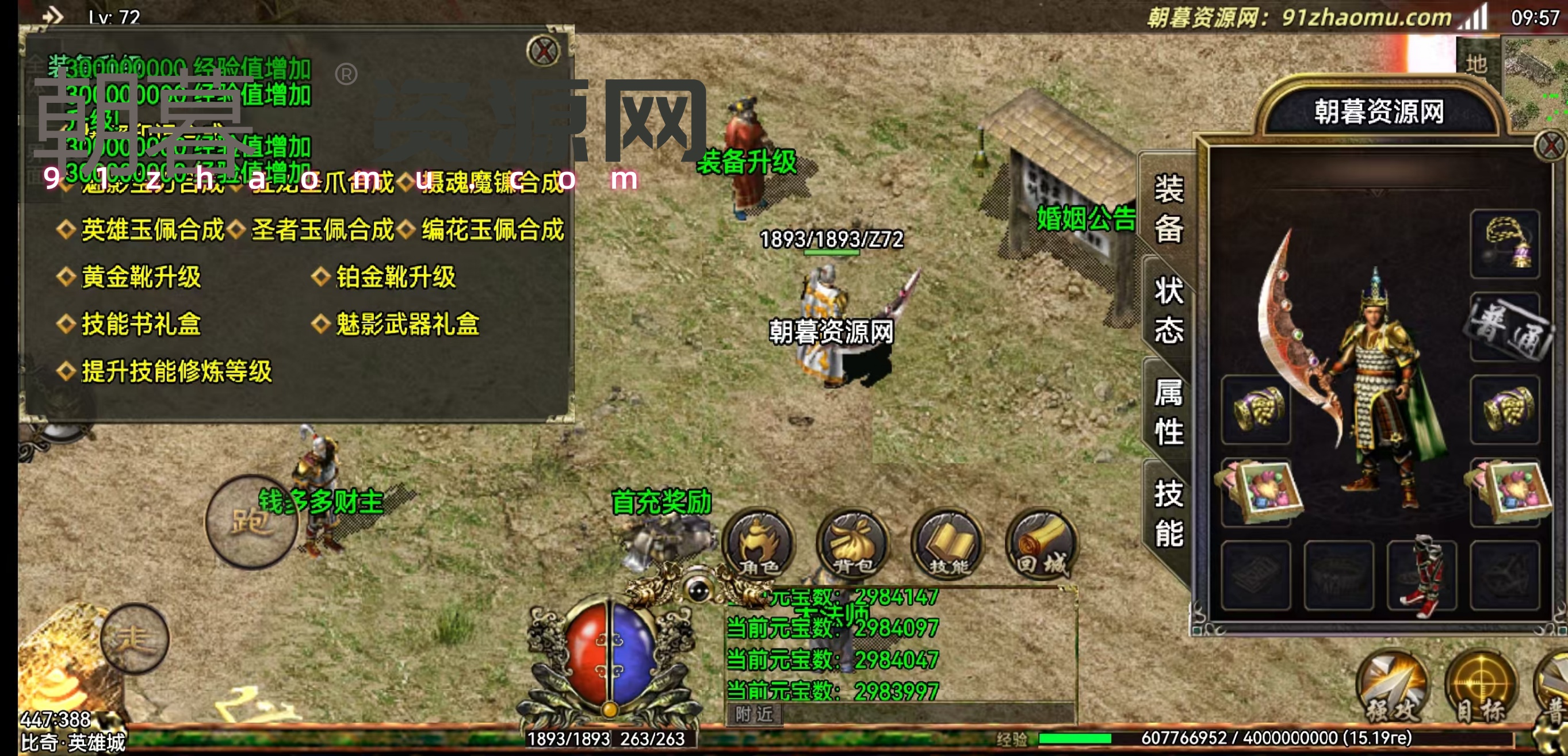
Task: Select 铂金靴升级 option
Action: click(395, 277)
